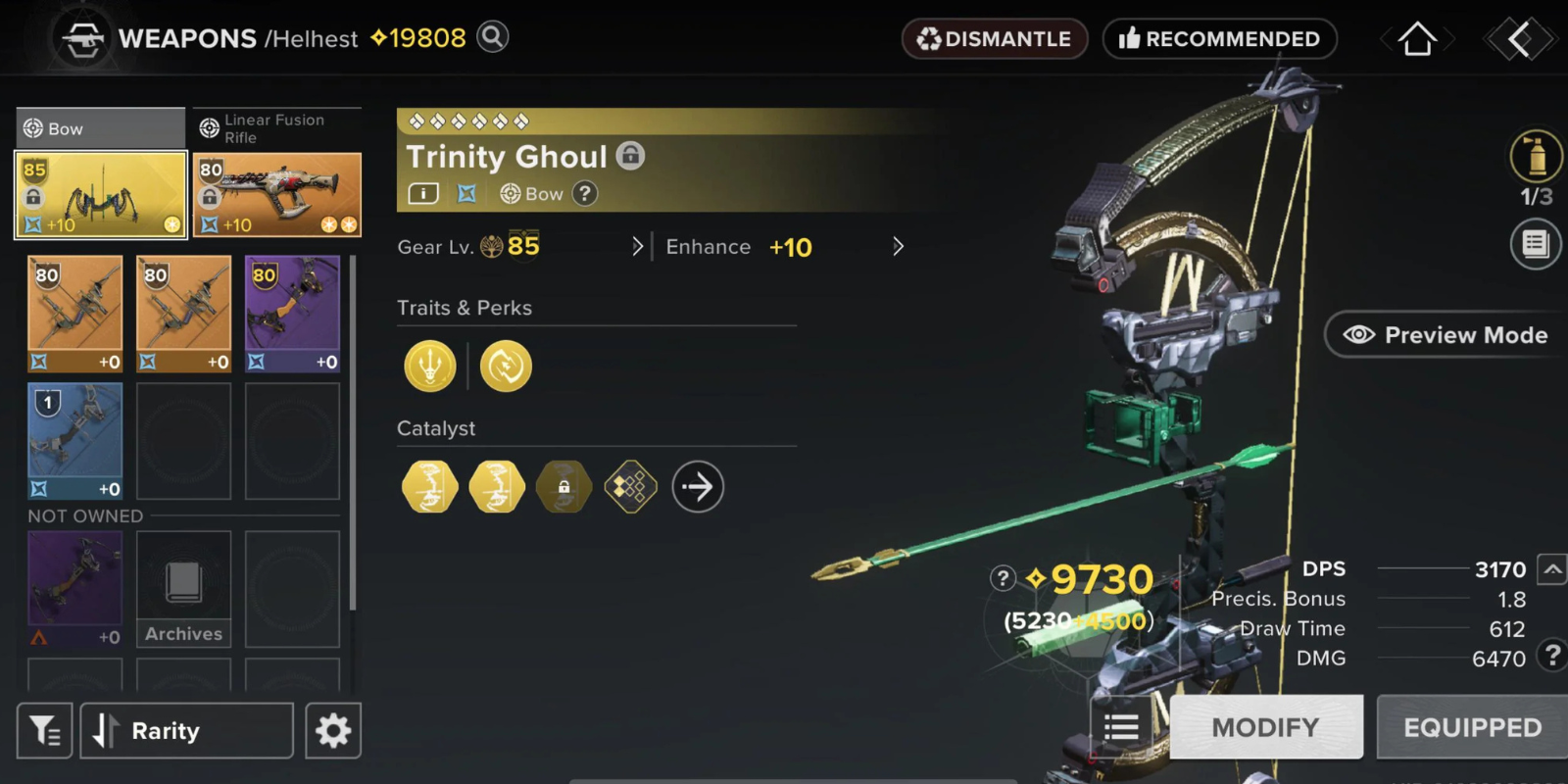Image resolution: width=1568 pixels, height=784 pixels.
Task: Toggle the lock icon on Trinity Ghoul name
Action: 632,155
